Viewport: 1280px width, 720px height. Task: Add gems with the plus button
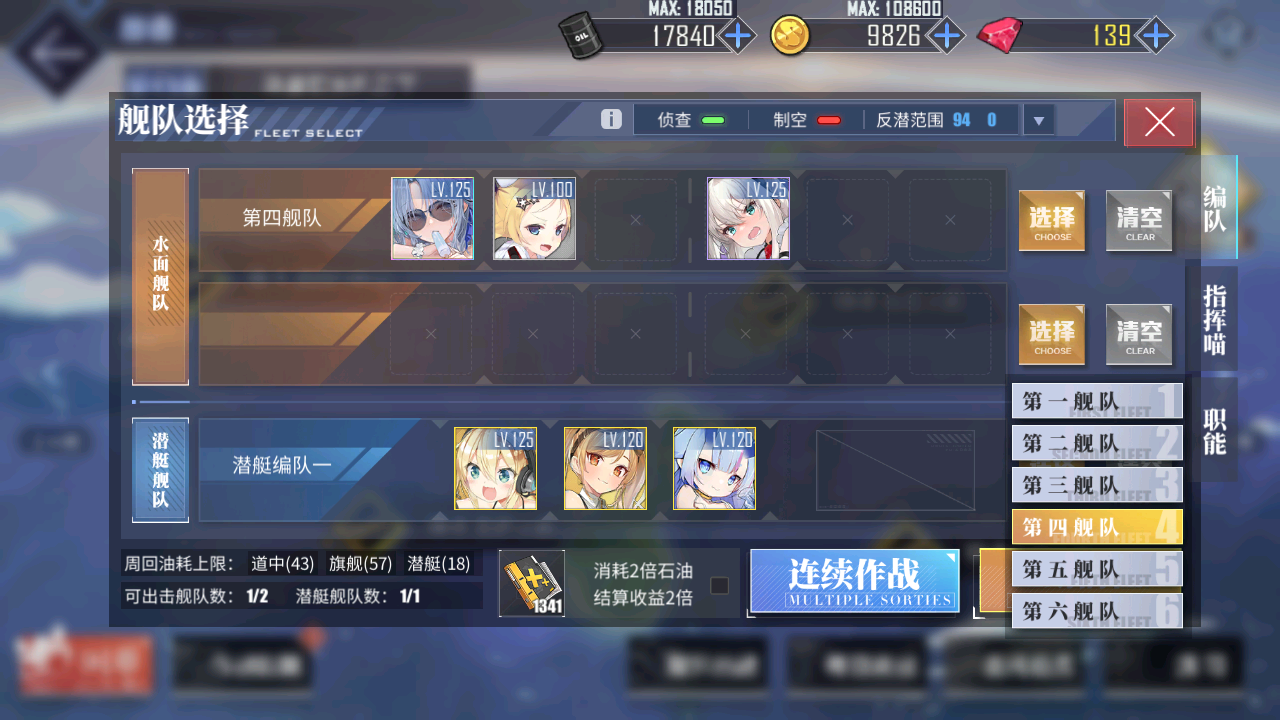1156,37
